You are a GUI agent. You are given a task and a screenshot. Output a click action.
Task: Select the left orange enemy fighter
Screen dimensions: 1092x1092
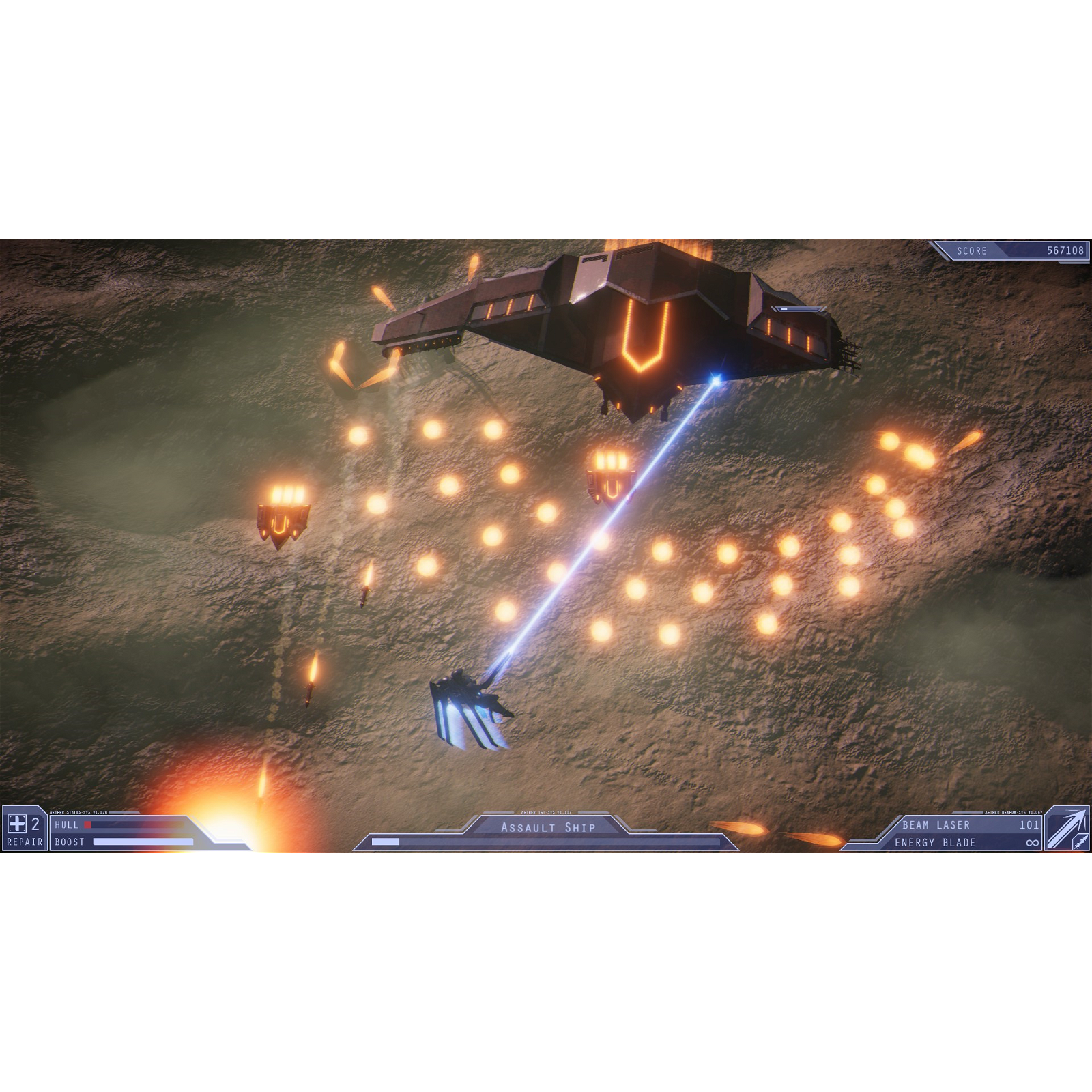(x=285, y=519)
